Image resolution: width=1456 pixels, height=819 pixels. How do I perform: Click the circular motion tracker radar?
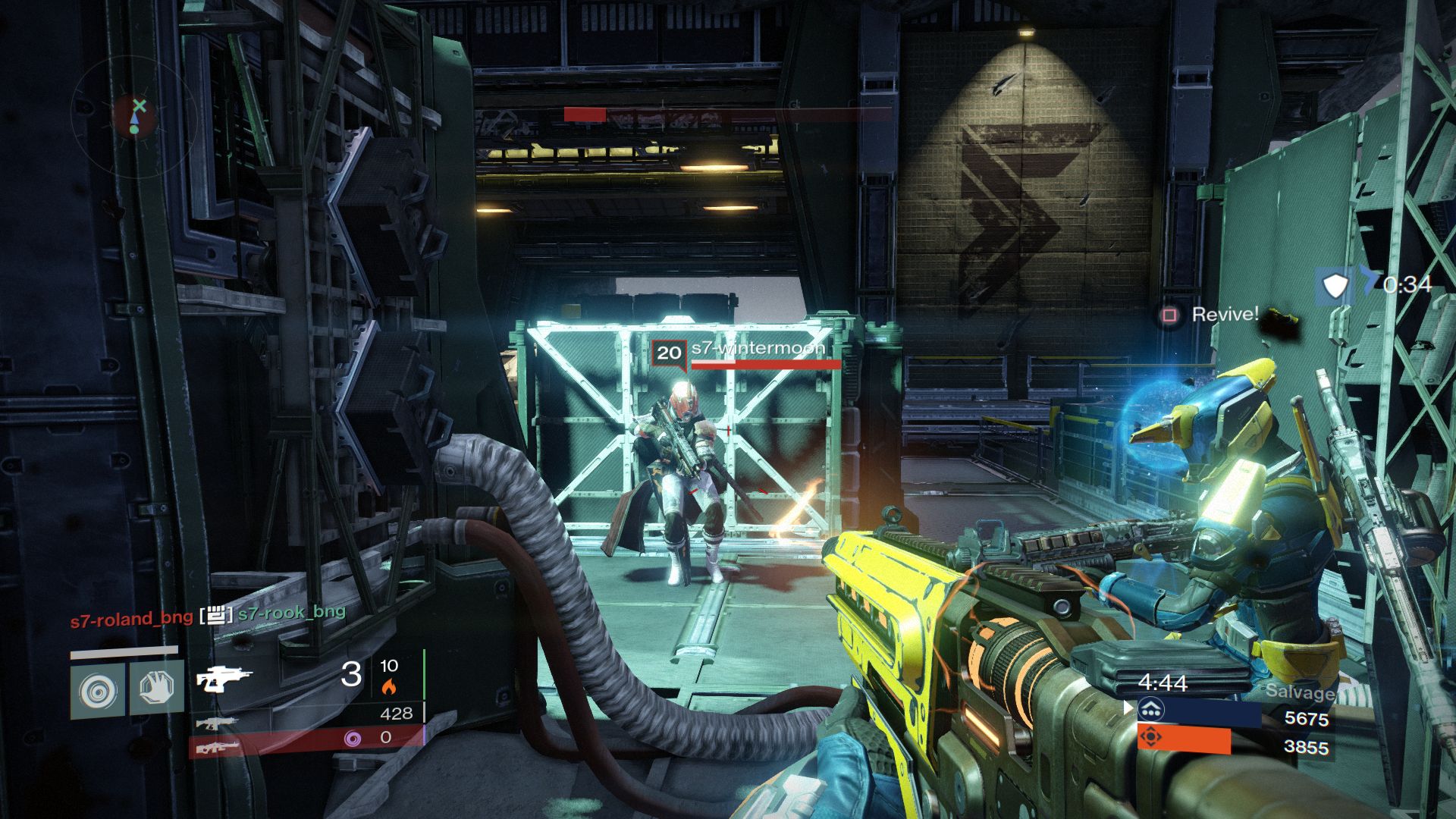pyautogui.click(x=134, y=114)
